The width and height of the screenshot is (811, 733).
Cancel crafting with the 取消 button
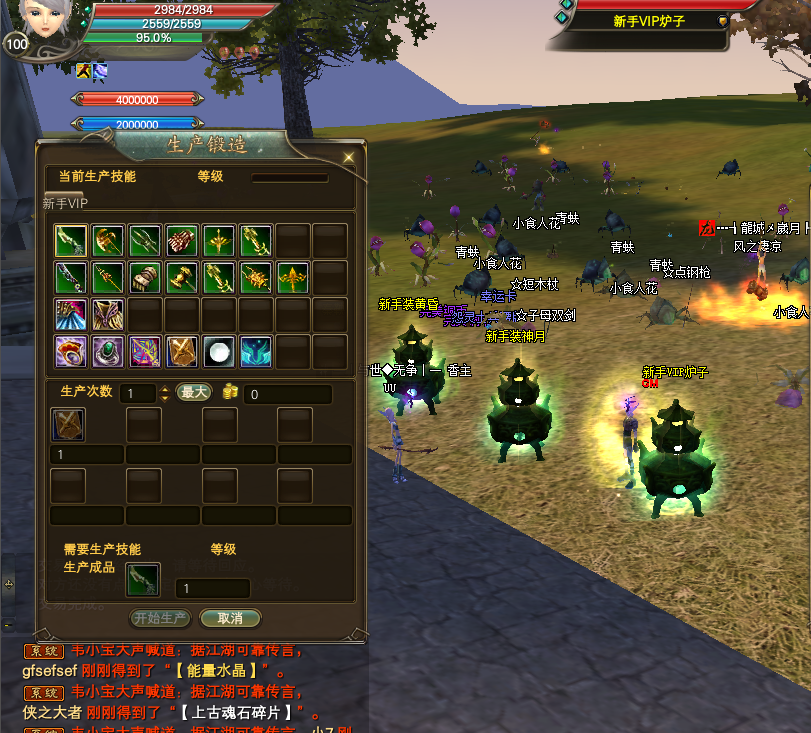pos(229,618)
